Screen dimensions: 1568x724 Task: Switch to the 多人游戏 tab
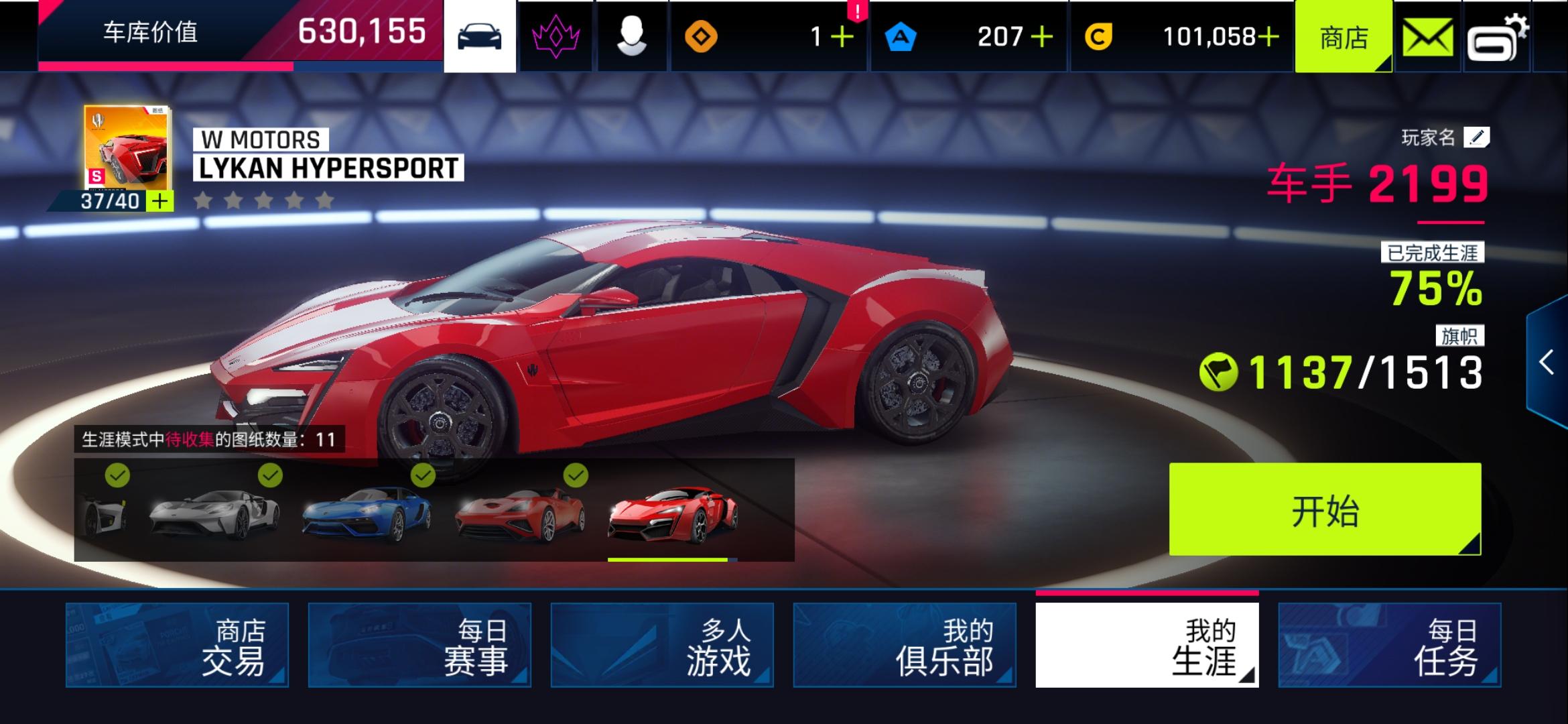[663, 646]
